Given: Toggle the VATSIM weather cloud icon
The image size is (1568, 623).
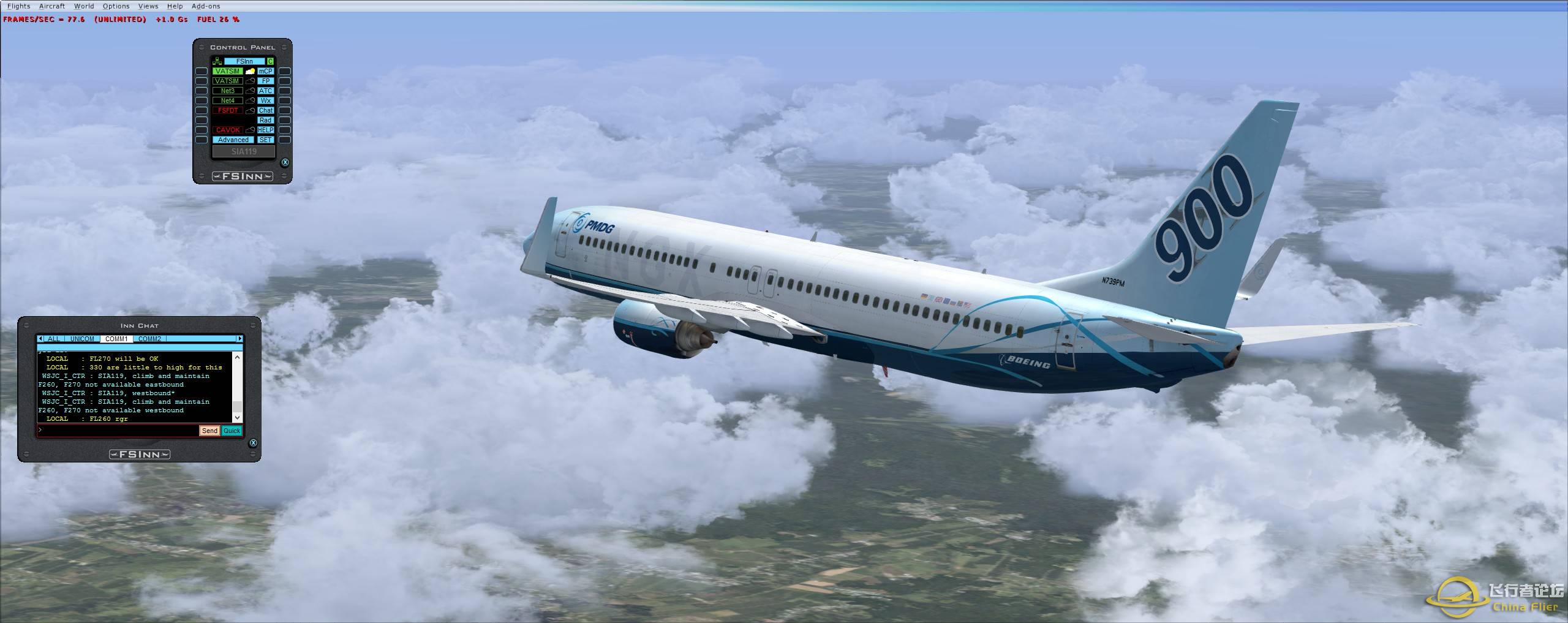Looking at the screenshot, I should 250,72.
